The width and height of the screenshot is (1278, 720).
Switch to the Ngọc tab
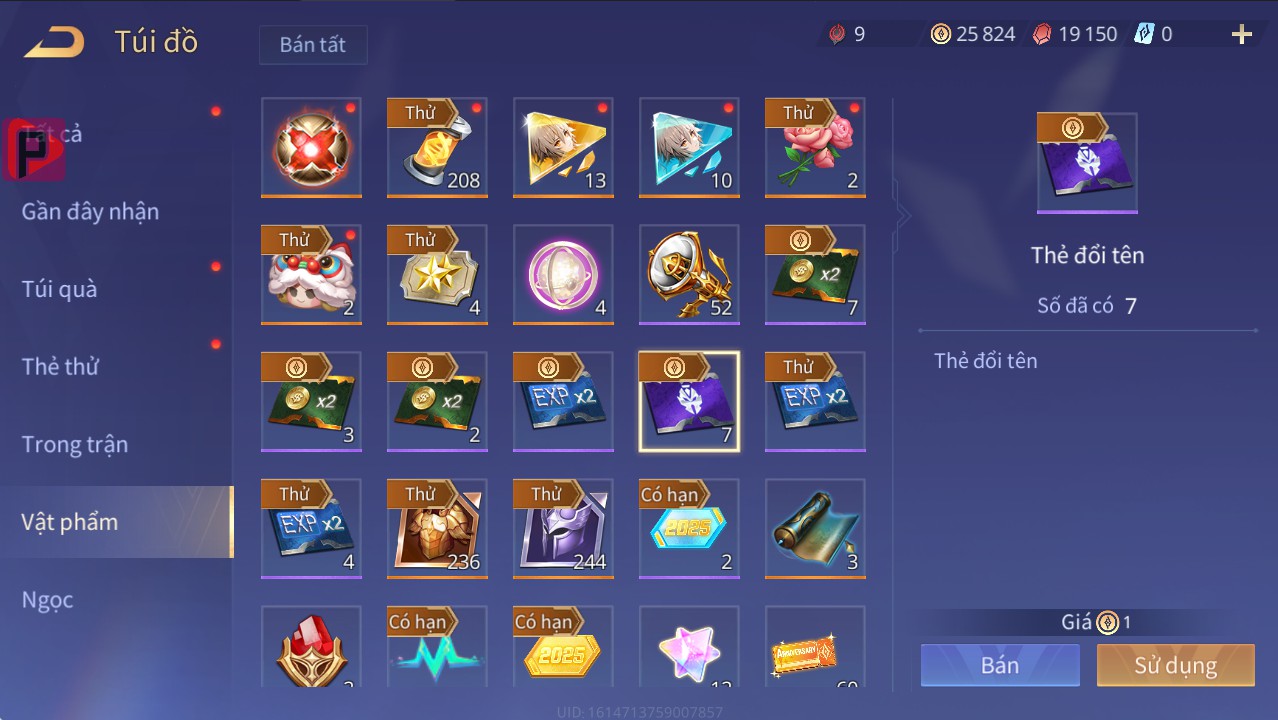coord(47,600)
